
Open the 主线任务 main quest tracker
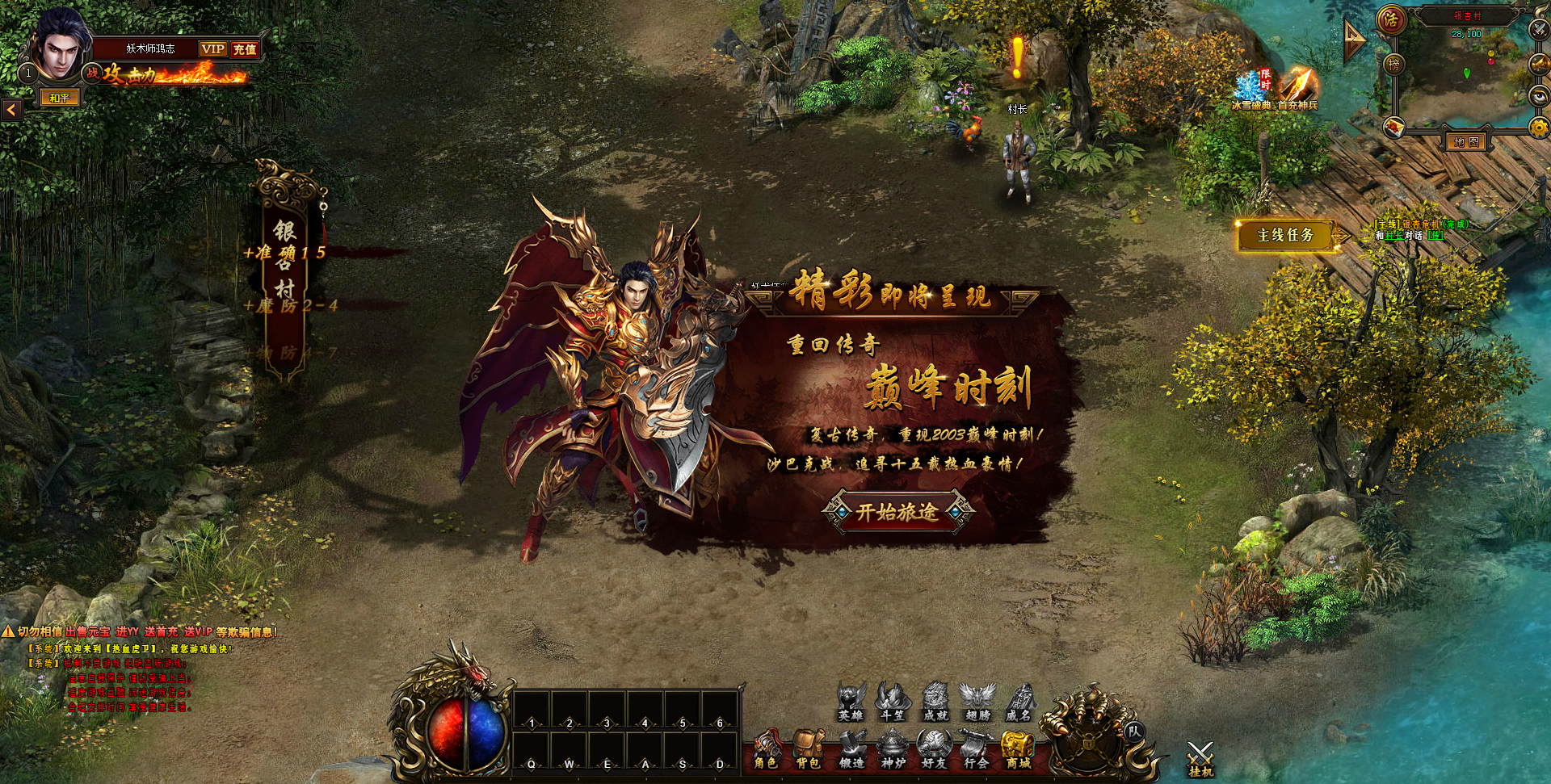coord(1286,235)
